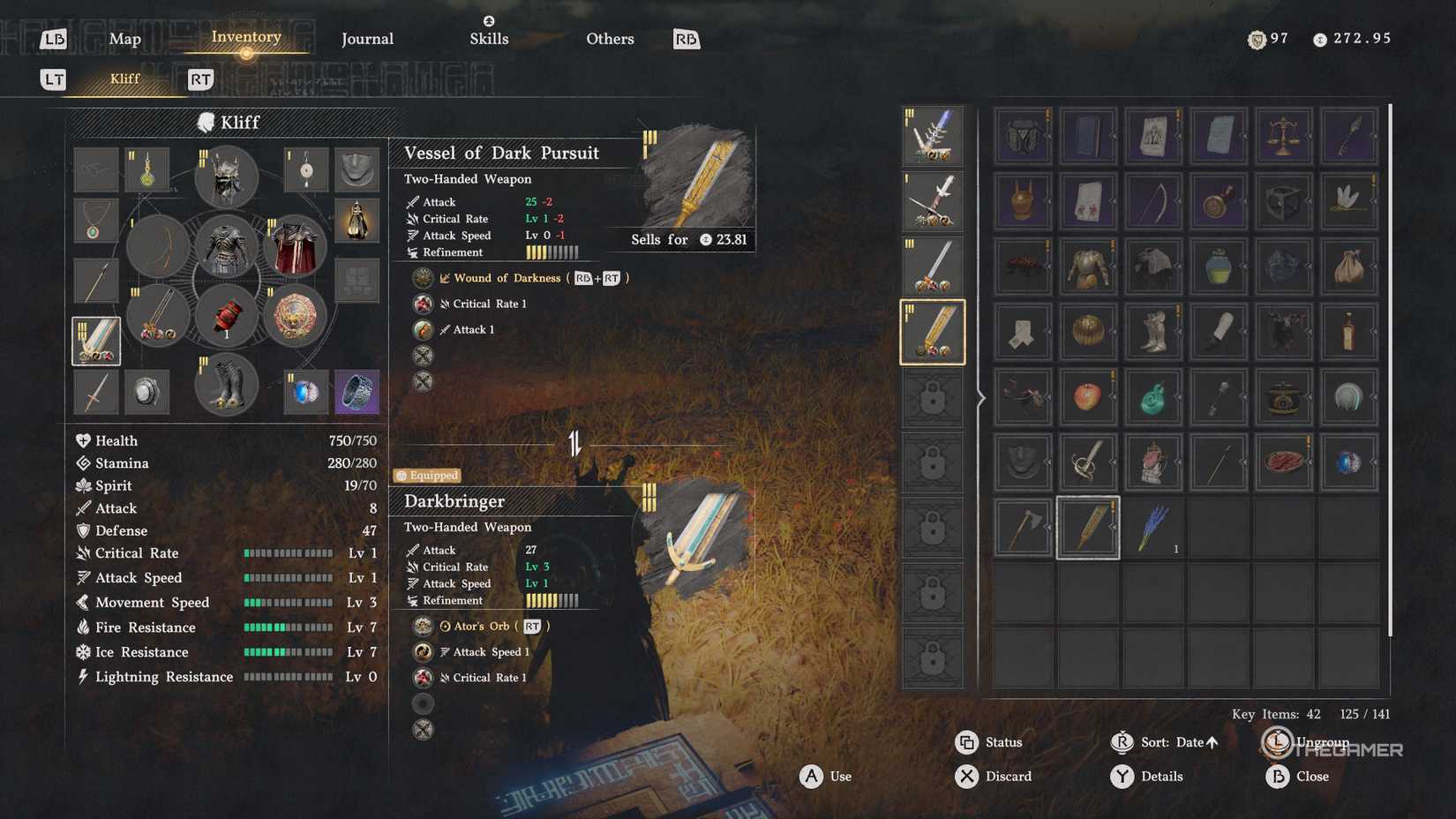Click the golden scales item icon
Image resolution: width=1456 pixels, height=819 pixels.
(x=1284, y=137)
